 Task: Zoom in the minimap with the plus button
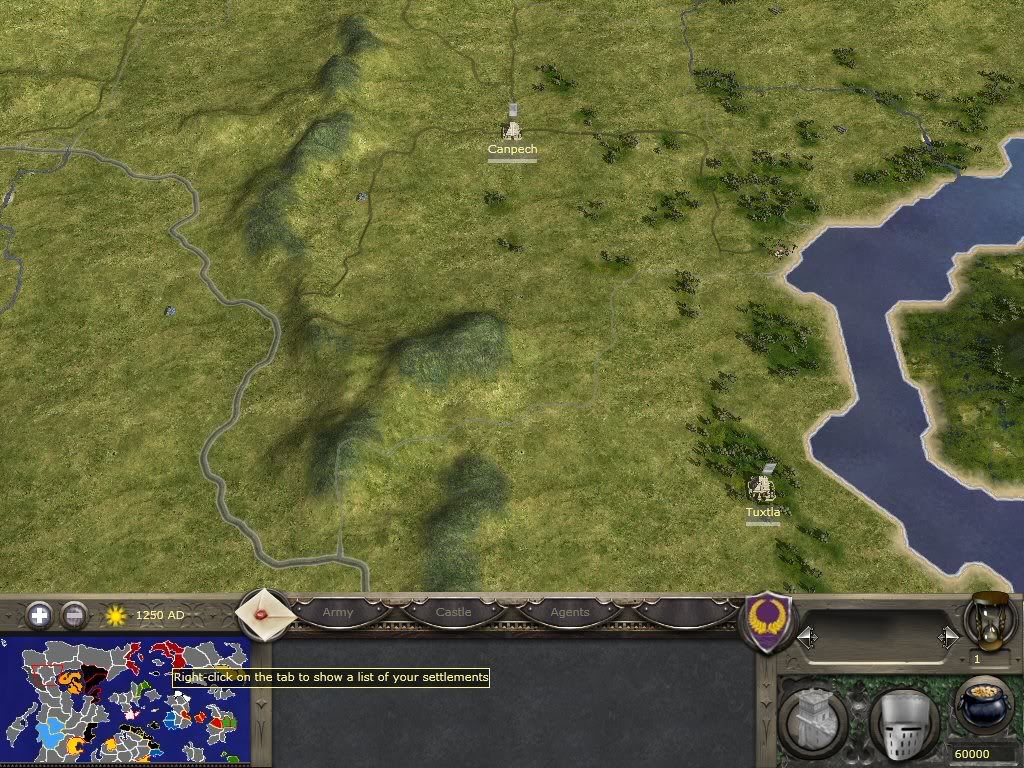(x=39, y=615)
